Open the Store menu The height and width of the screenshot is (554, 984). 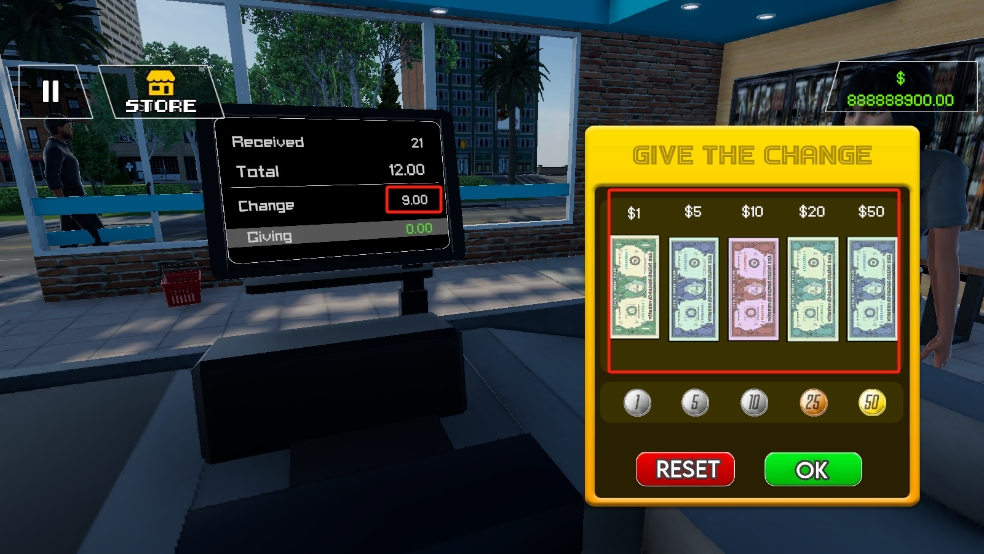pos(160,92)
